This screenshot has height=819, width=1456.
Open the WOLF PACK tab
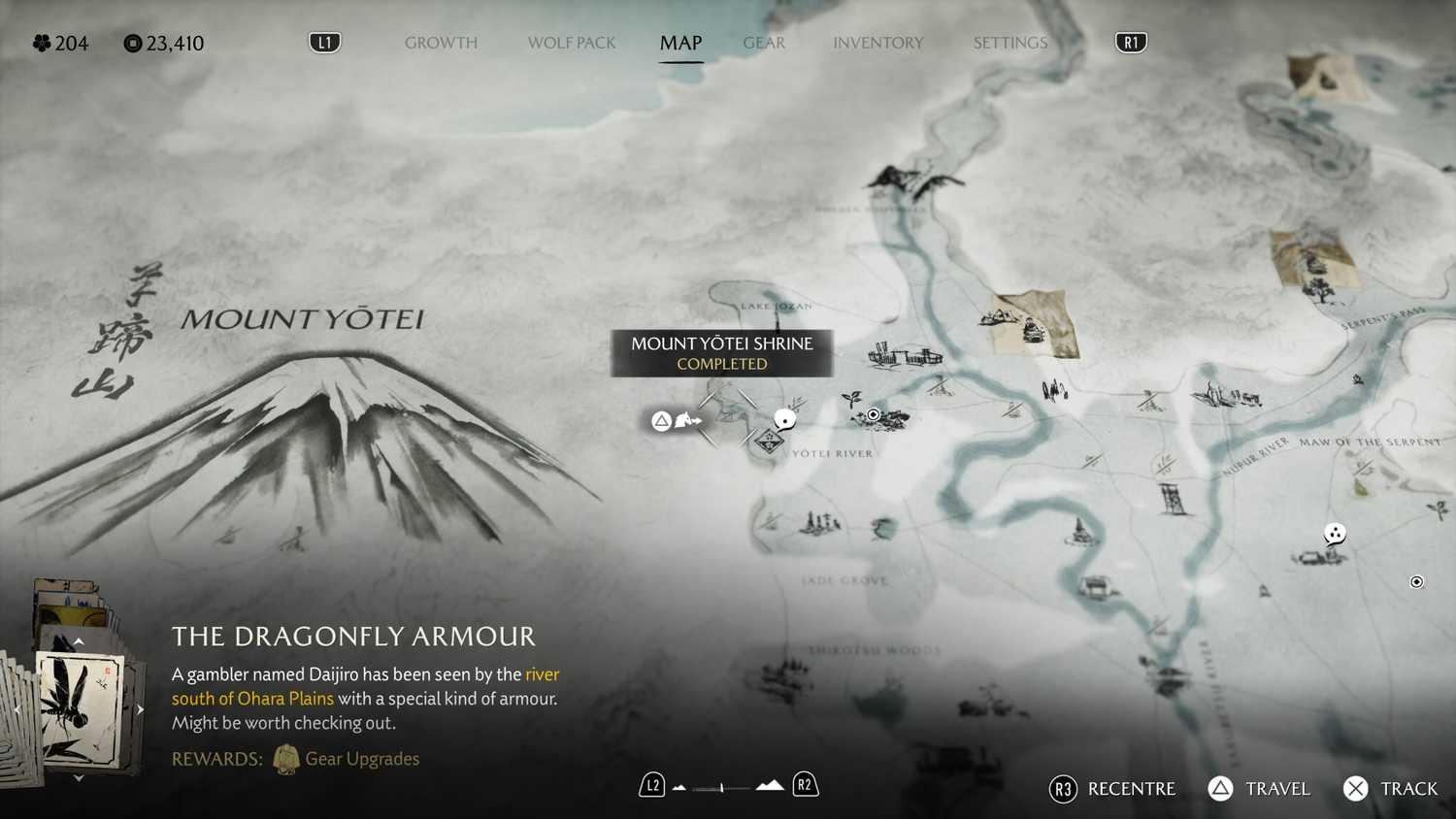click(571, 43)
